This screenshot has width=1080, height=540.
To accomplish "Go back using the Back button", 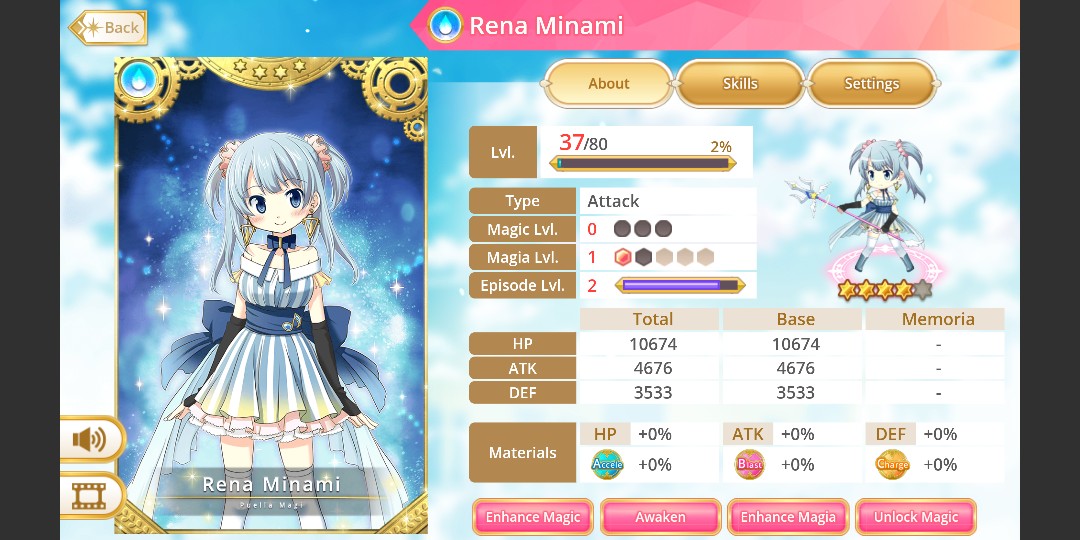I will click(x=108, y=27).
